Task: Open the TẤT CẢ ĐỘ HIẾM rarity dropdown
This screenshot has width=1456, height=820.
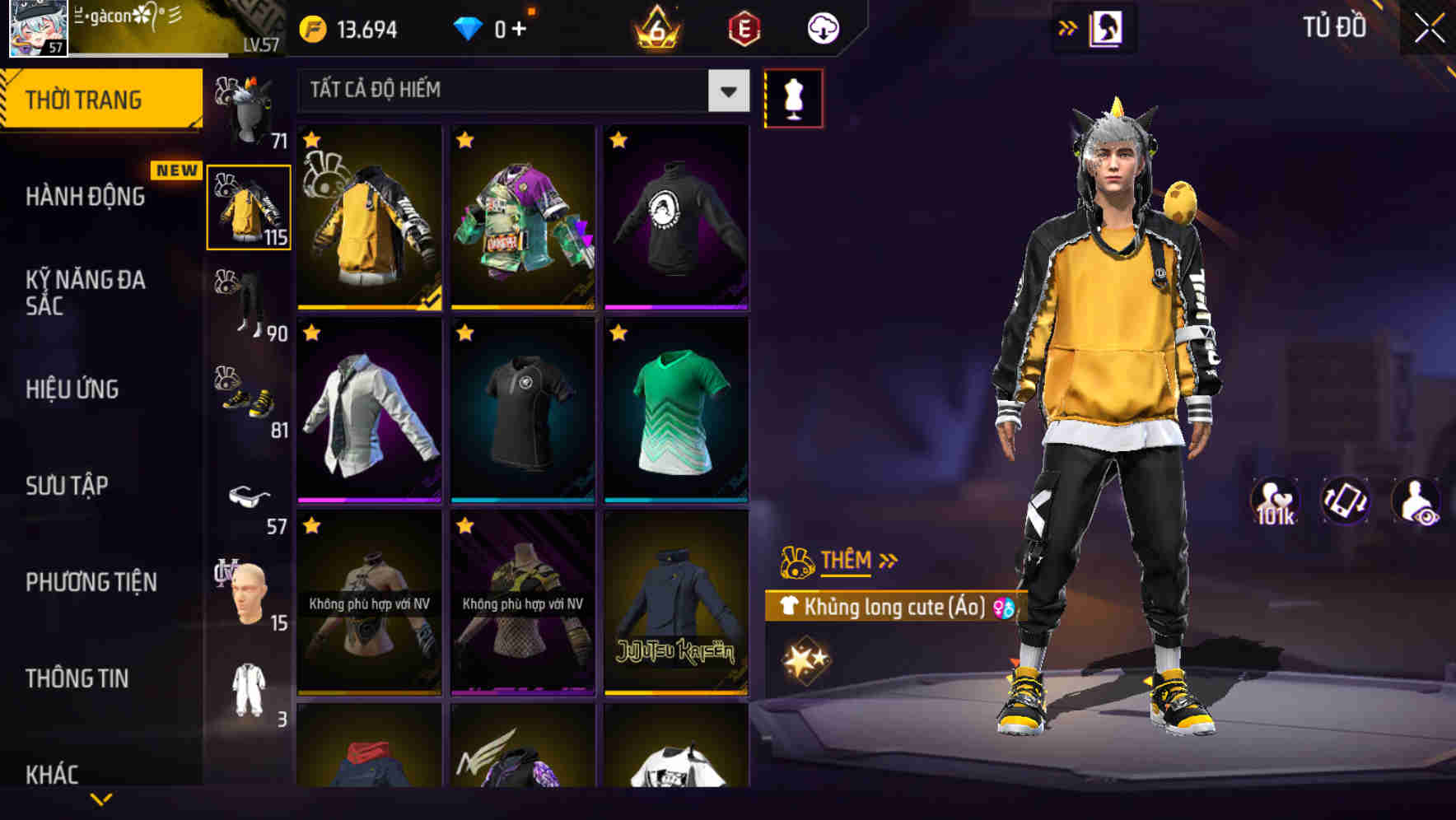Action: click(x=519, y=91)
